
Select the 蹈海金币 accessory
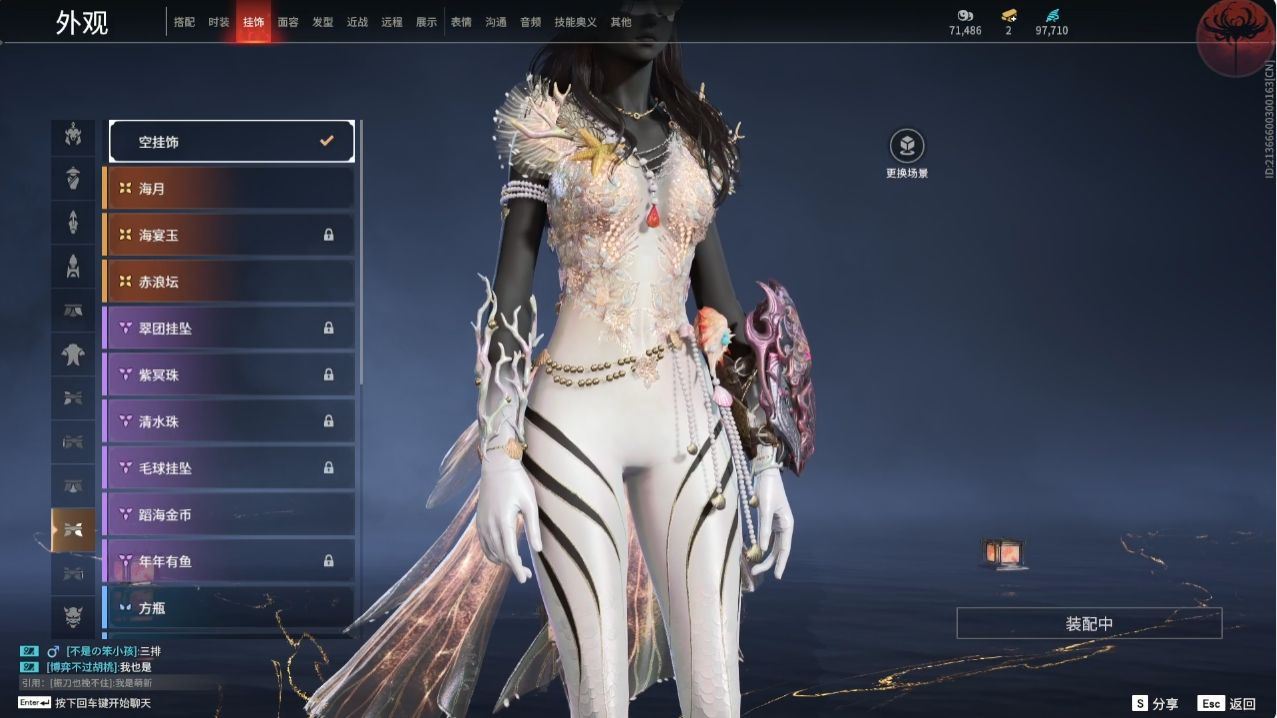229,515
